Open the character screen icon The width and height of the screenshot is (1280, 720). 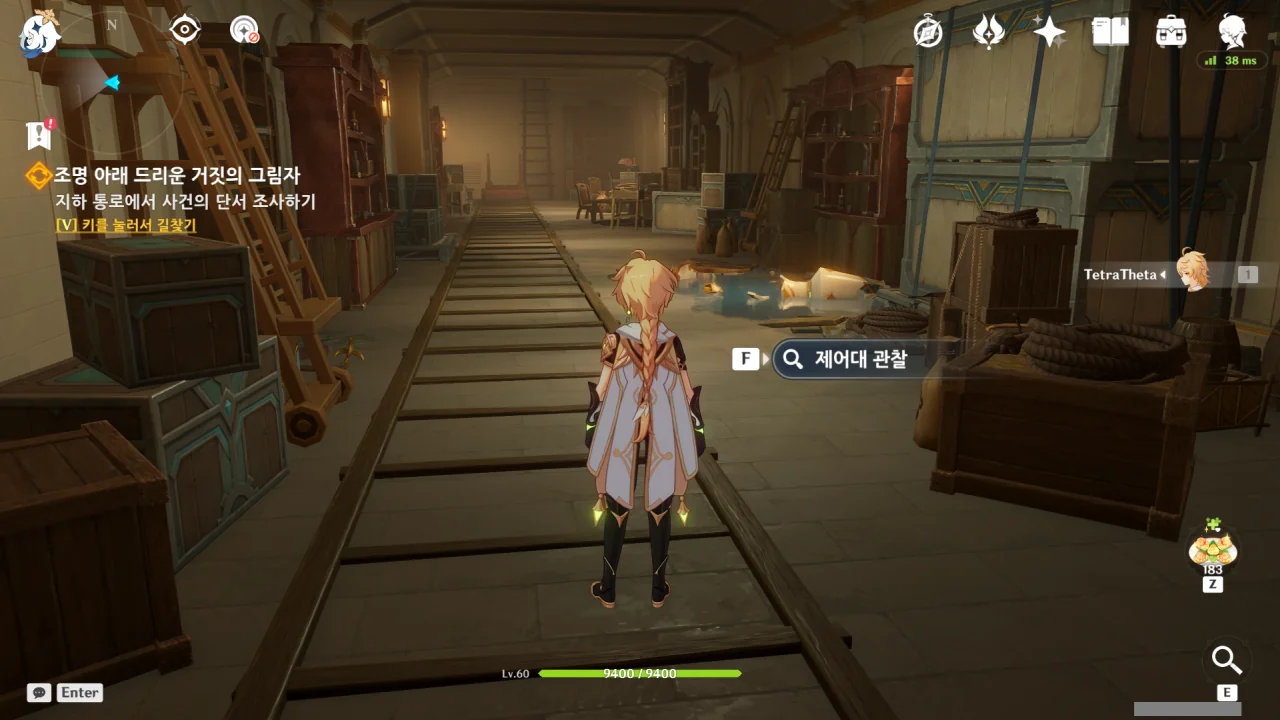pos(1232,32)
